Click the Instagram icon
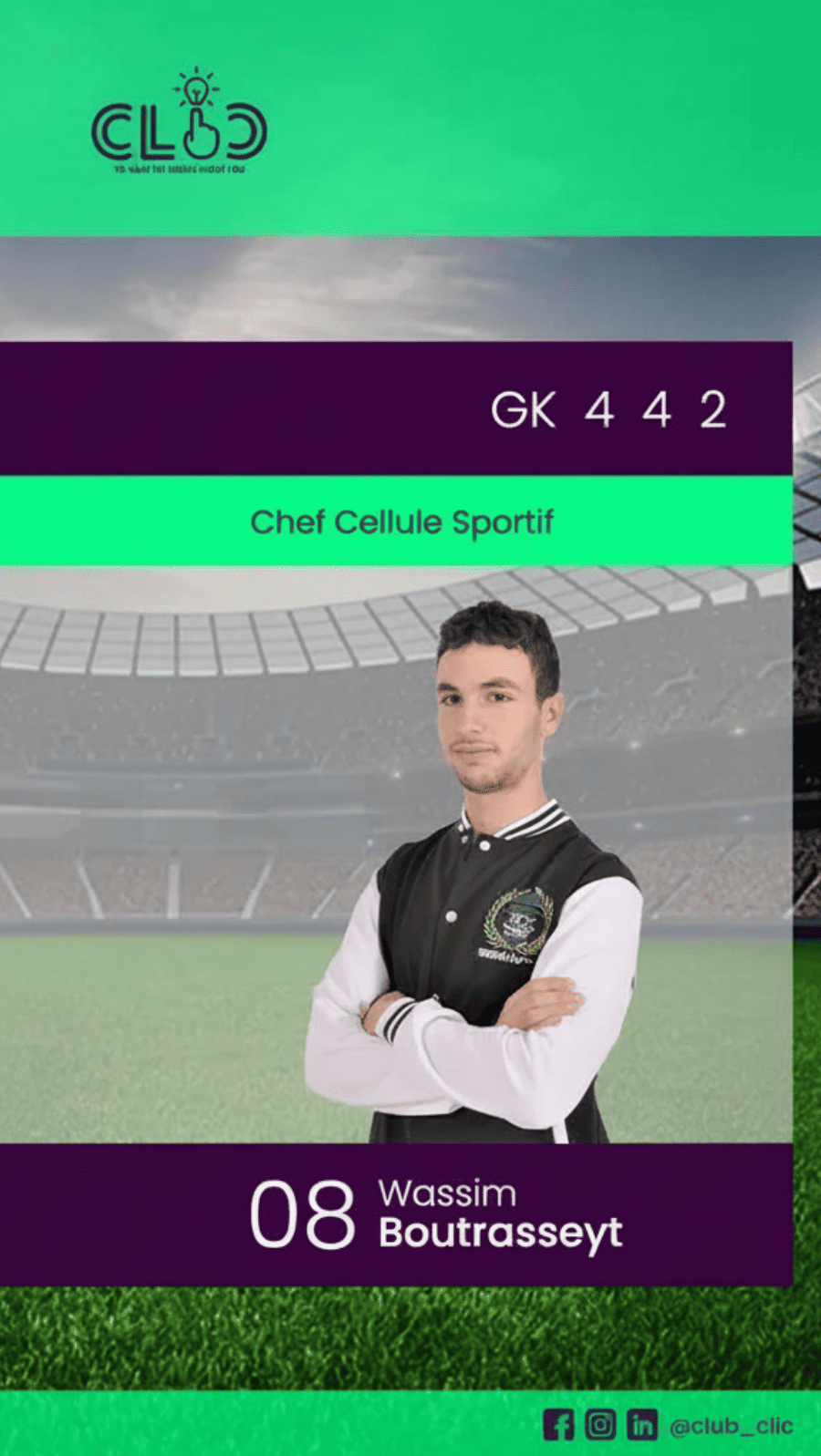Image resolution: width=821 pixels, height=1456 pixels. point(600,1424)
